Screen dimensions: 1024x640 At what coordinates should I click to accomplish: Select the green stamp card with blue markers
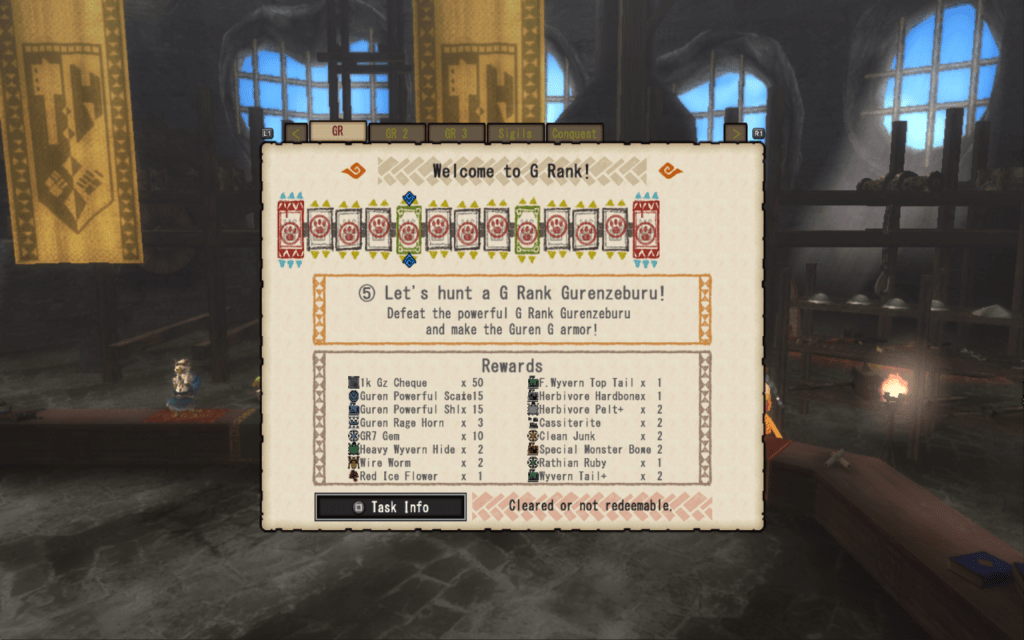click(408, 230)
